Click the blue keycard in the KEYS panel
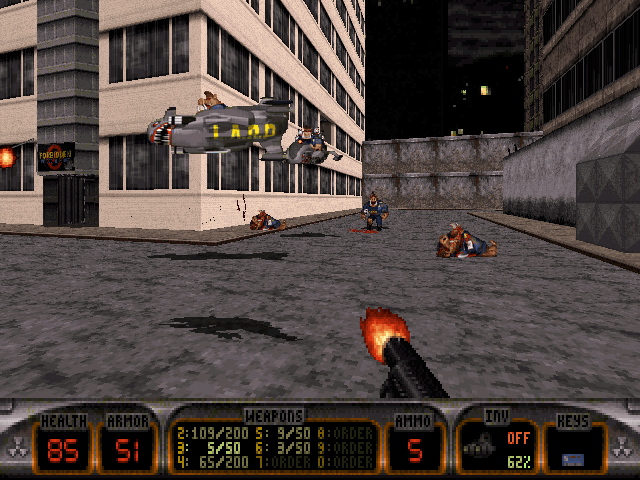The image size is (640, 480). coord(572,458)
